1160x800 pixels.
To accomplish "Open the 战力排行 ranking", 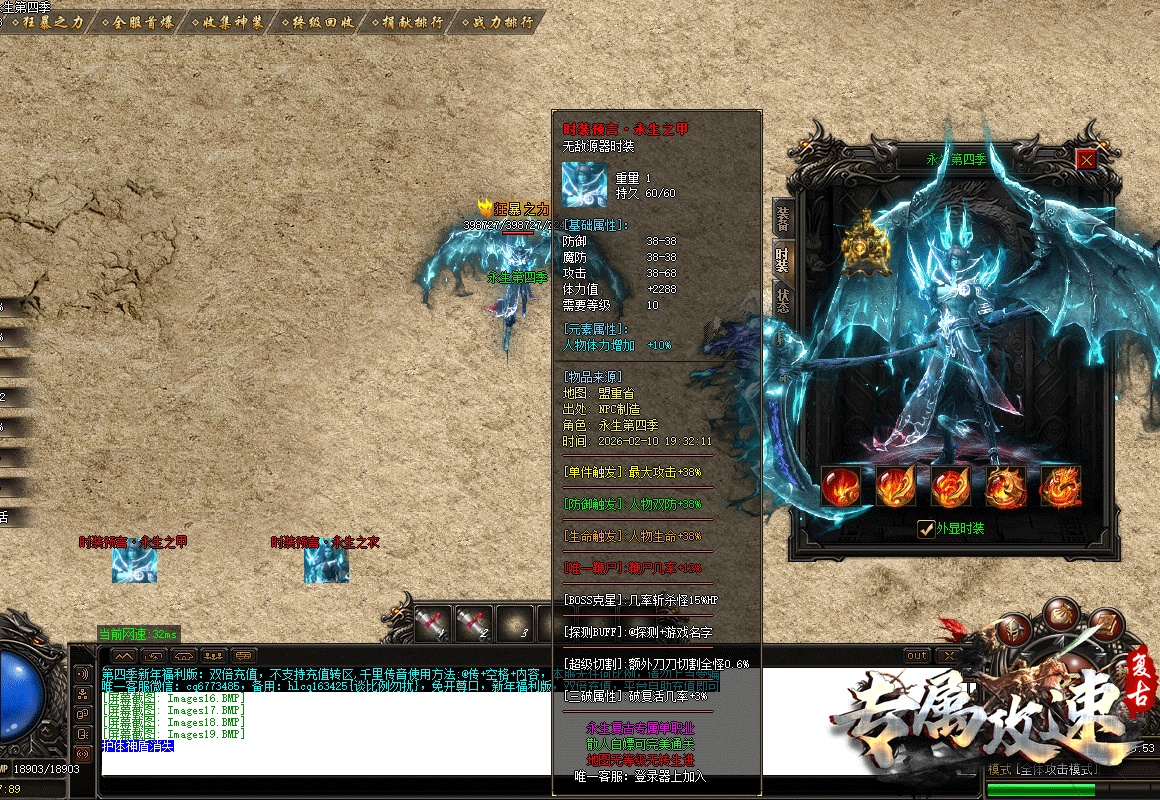I will [501, 22].
